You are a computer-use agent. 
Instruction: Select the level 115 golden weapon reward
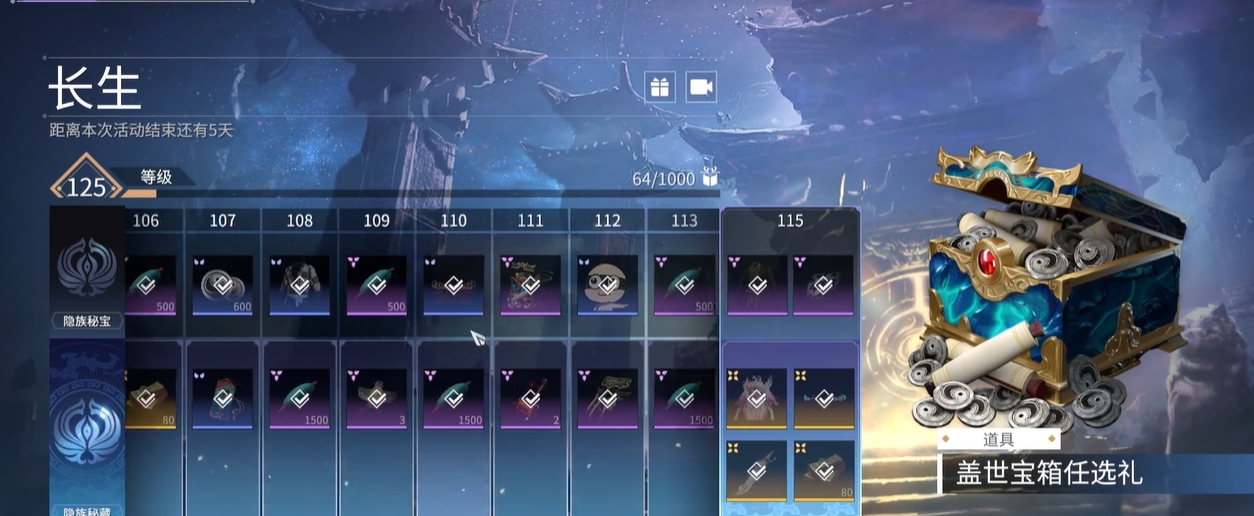click(756, 470)
